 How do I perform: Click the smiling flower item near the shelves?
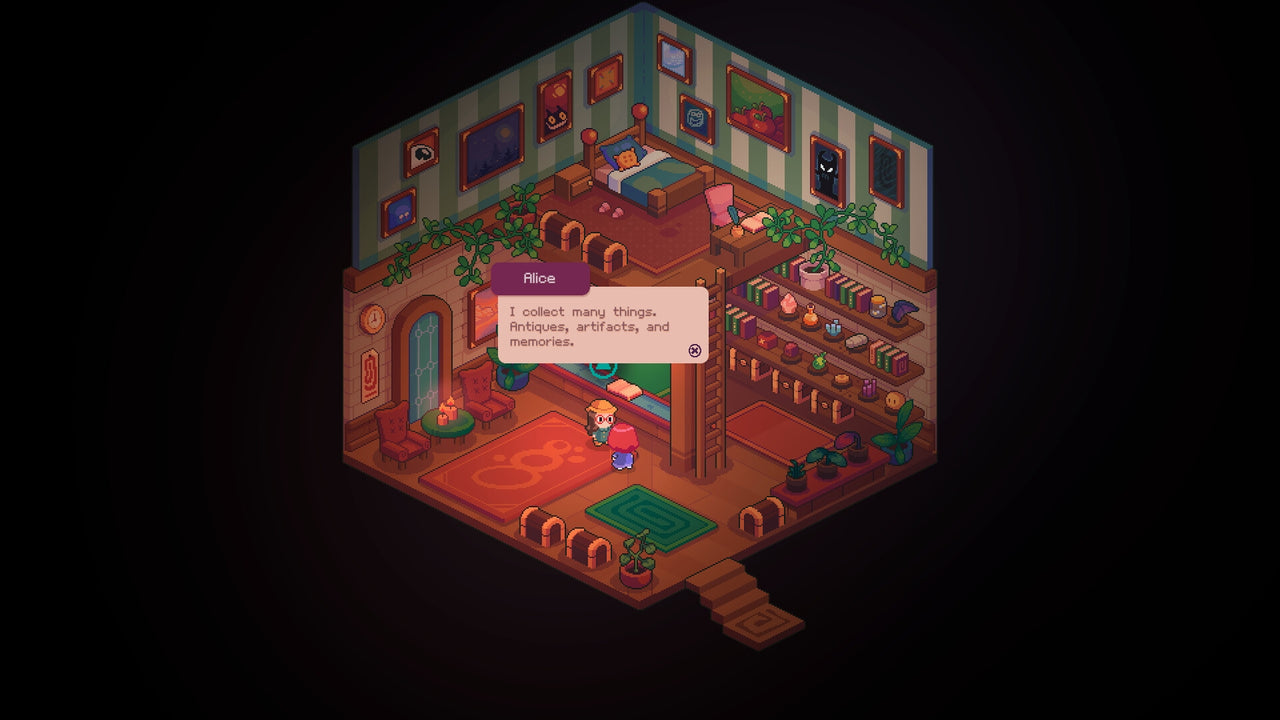[893, 399]
